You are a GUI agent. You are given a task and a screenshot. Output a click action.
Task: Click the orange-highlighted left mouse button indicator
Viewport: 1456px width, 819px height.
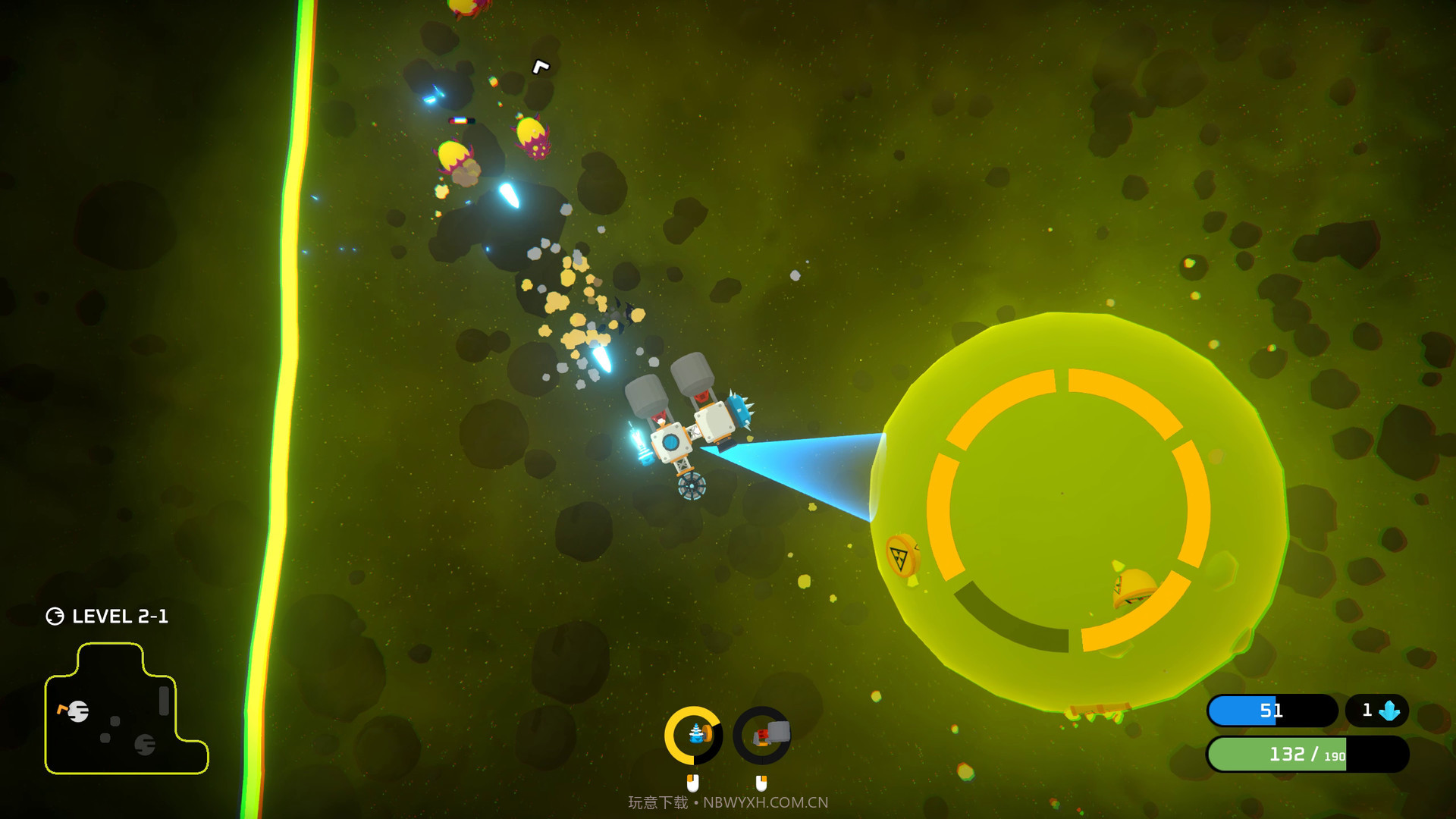(x=692, y=782)
